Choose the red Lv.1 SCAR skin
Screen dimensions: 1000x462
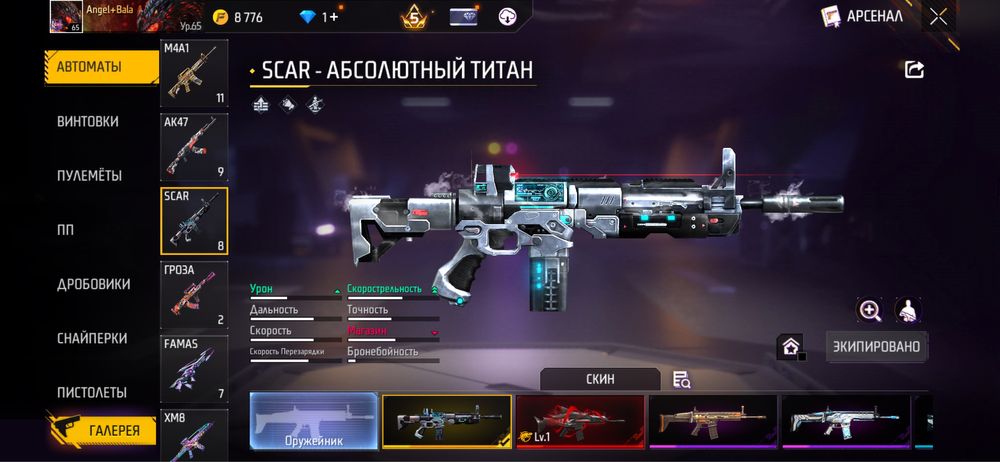[x=580, y=420]
